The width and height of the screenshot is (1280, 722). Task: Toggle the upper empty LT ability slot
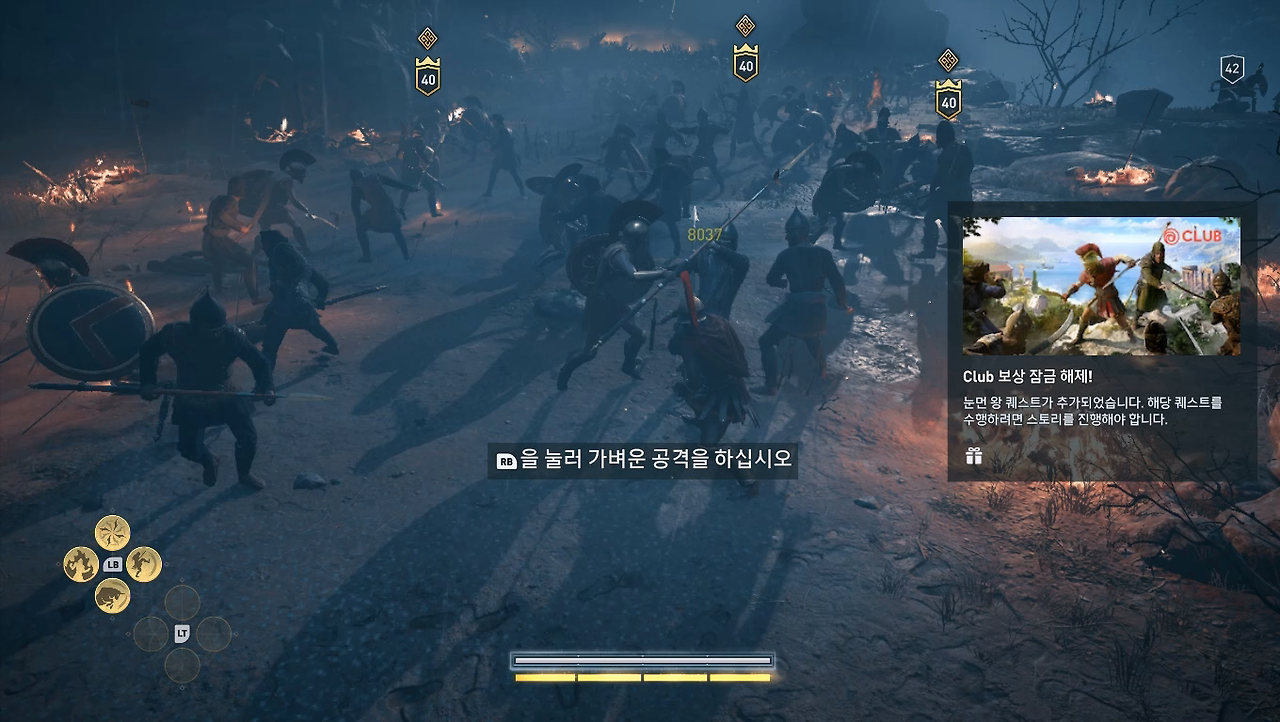[182, 601]
